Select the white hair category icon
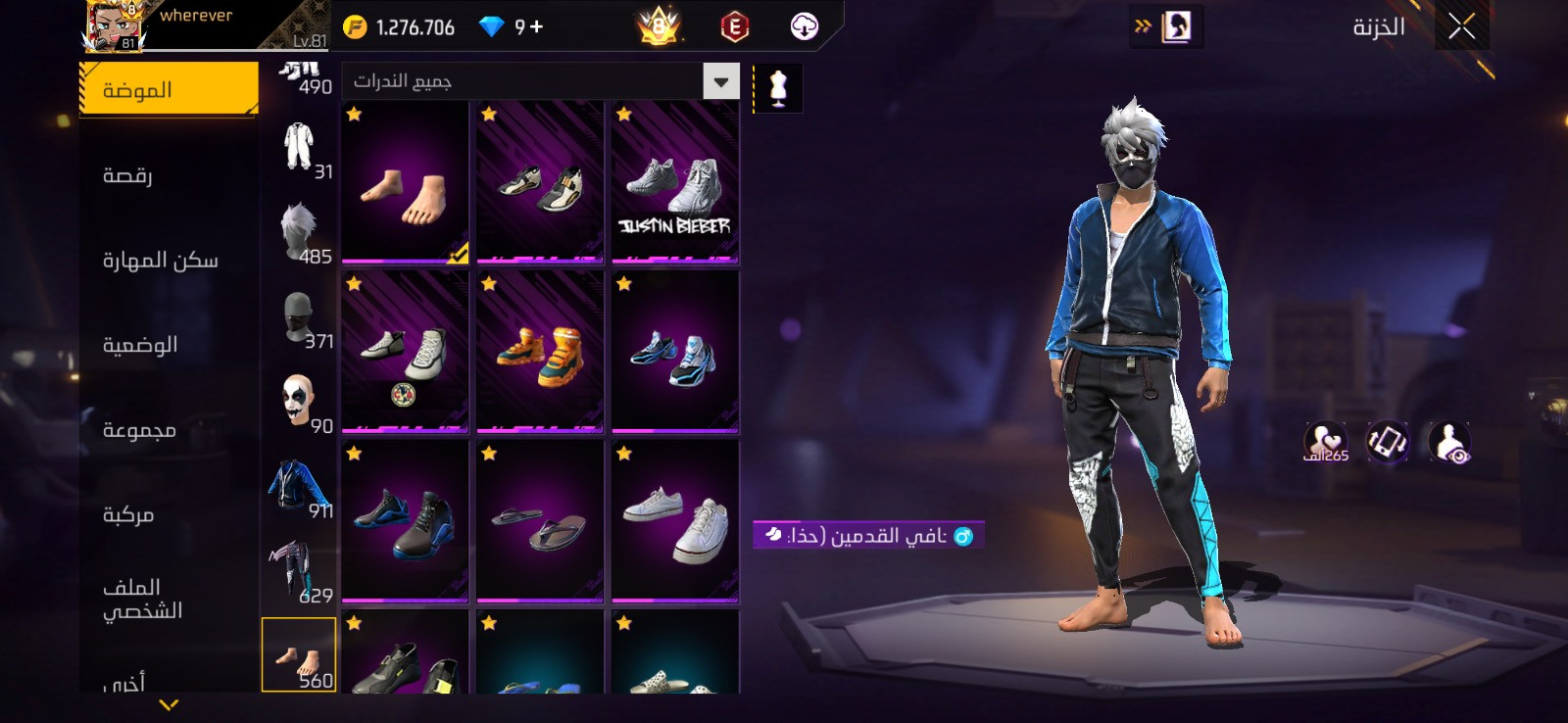This screenshot has width=1568, height=723. point(299,231)
